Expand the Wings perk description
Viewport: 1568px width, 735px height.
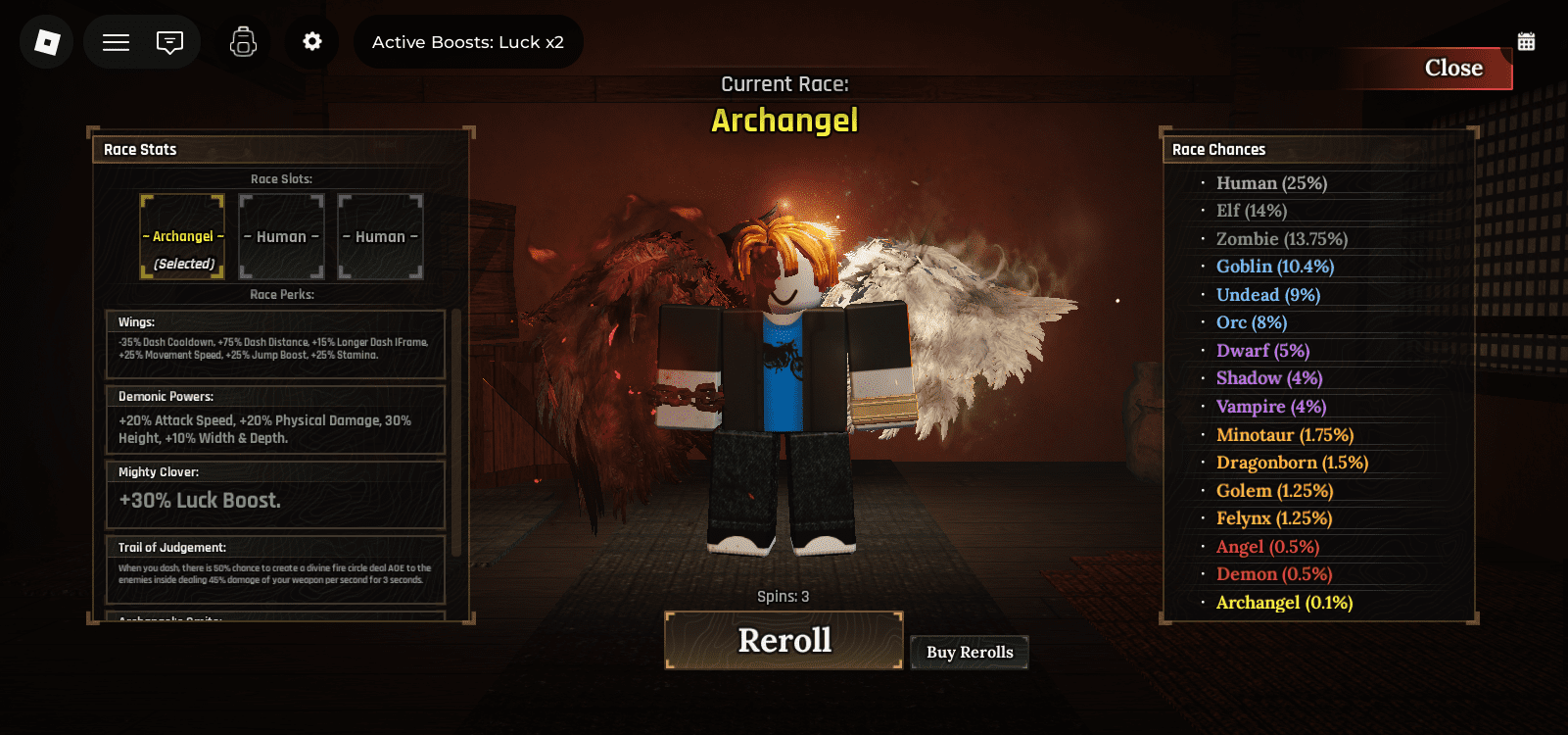[275, 344]
